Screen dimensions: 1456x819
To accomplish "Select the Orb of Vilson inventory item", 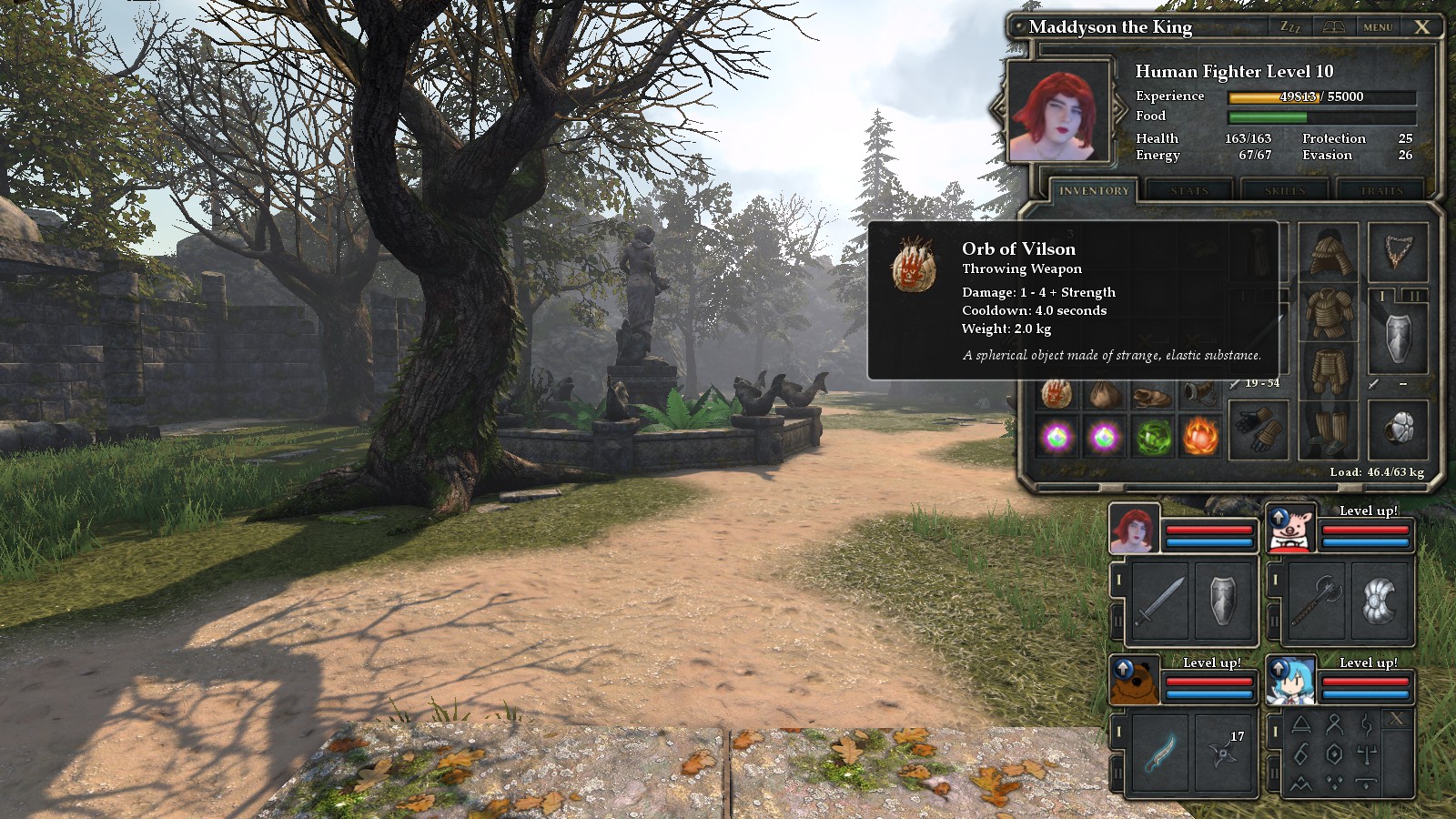I will click(x=1057, y=394).
